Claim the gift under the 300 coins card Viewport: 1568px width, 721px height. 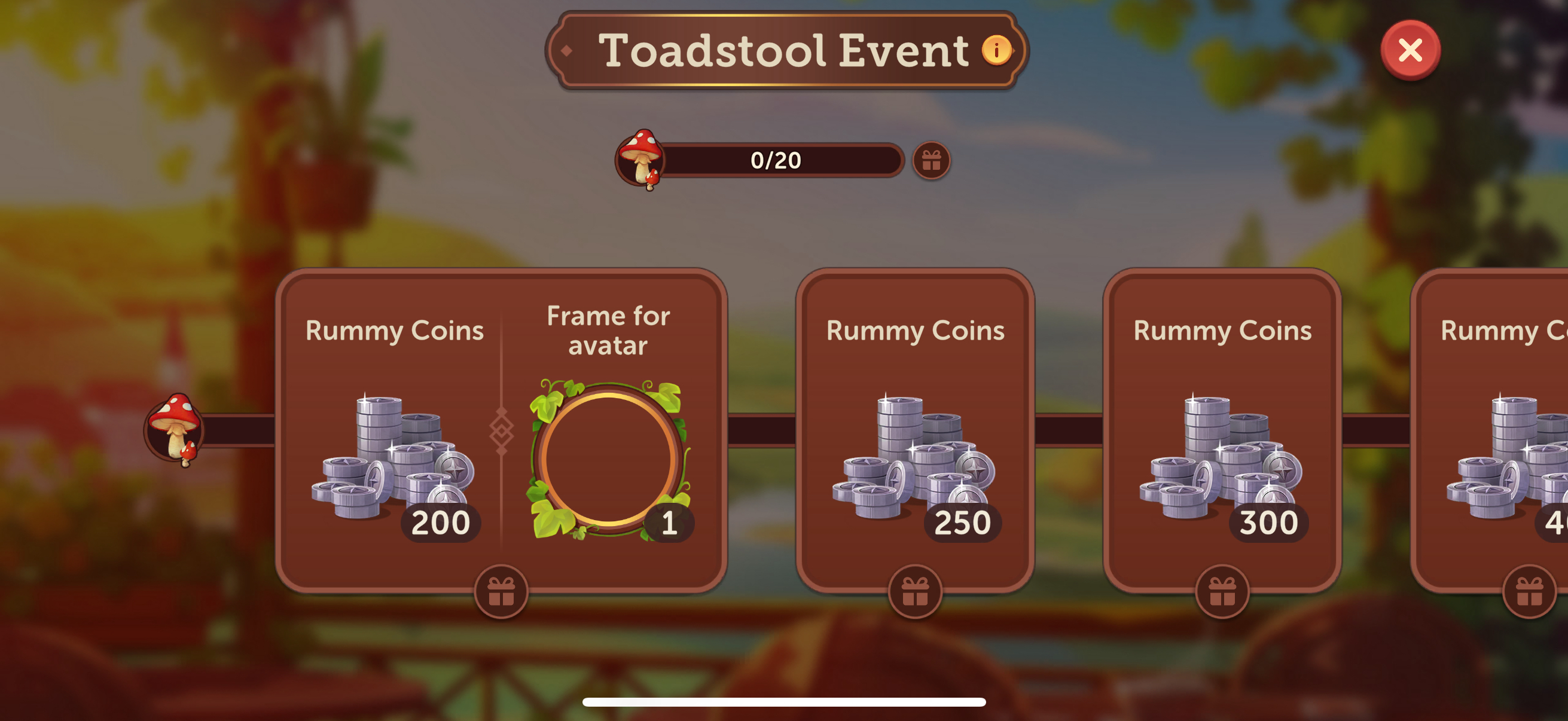point(1222,591)
